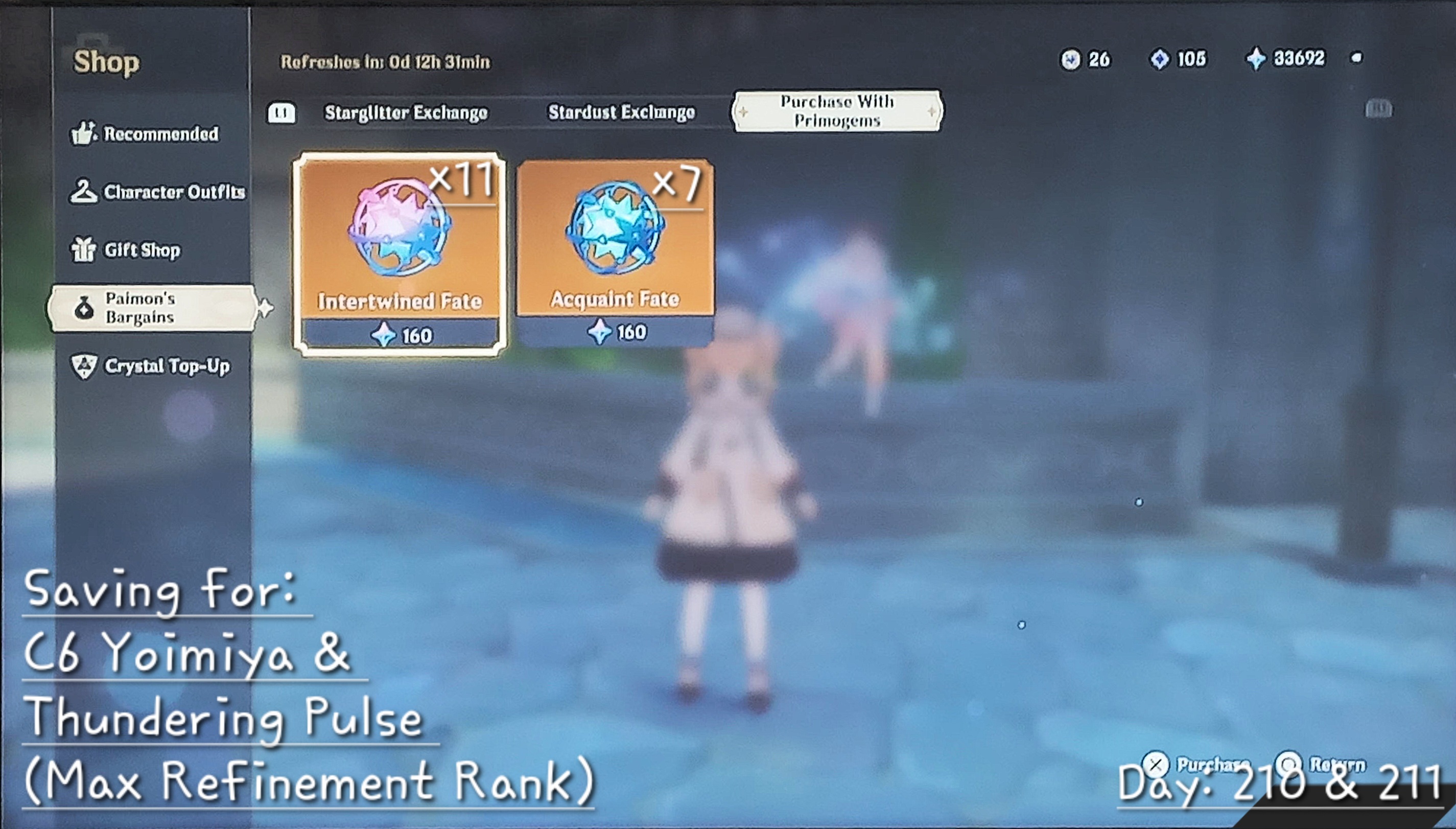Switch to the Starglitter Exchange tab
Image resolution: width=1456 pixels, height=829 pixels.
pos(405,111)
